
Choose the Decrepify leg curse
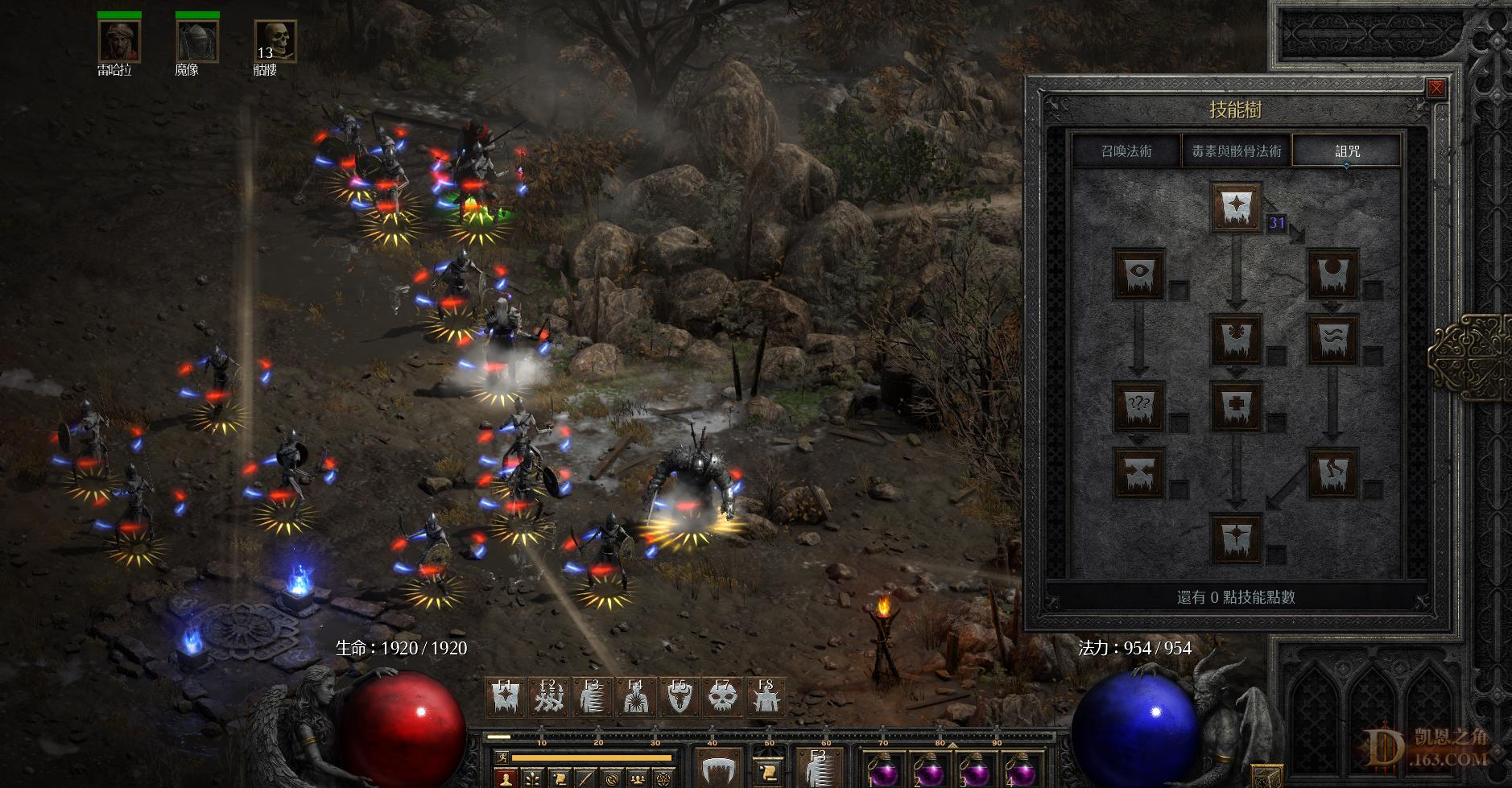1333,472
